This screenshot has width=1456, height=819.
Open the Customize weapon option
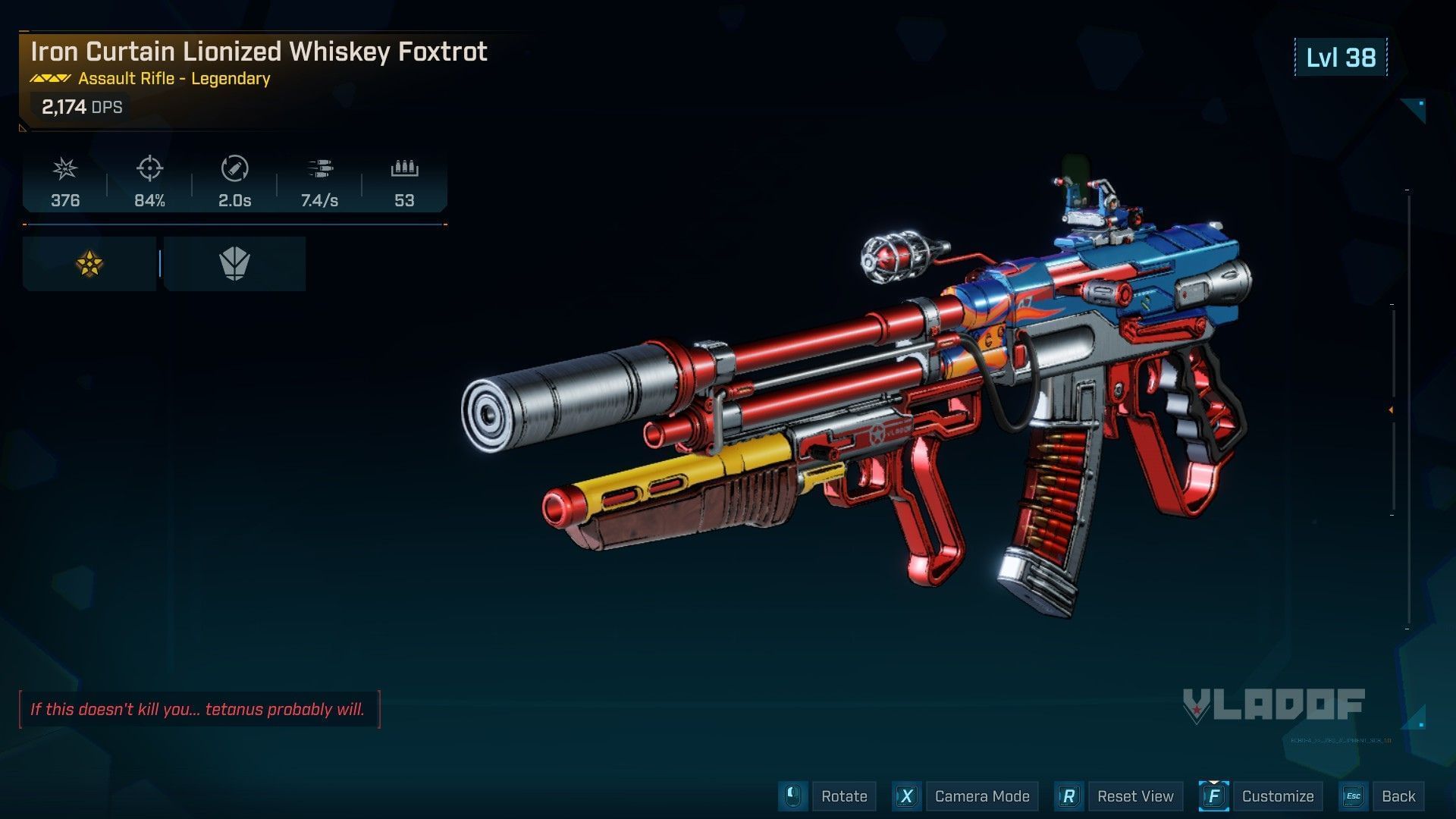pyautogui.click(x=1277, y=796)
